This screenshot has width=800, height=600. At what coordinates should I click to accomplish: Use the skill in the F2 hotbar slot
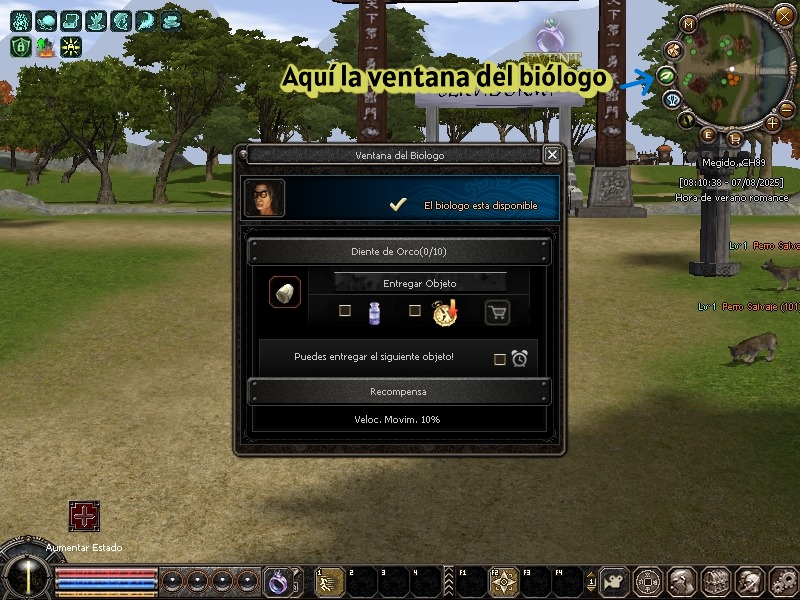[x=502, y=581]
